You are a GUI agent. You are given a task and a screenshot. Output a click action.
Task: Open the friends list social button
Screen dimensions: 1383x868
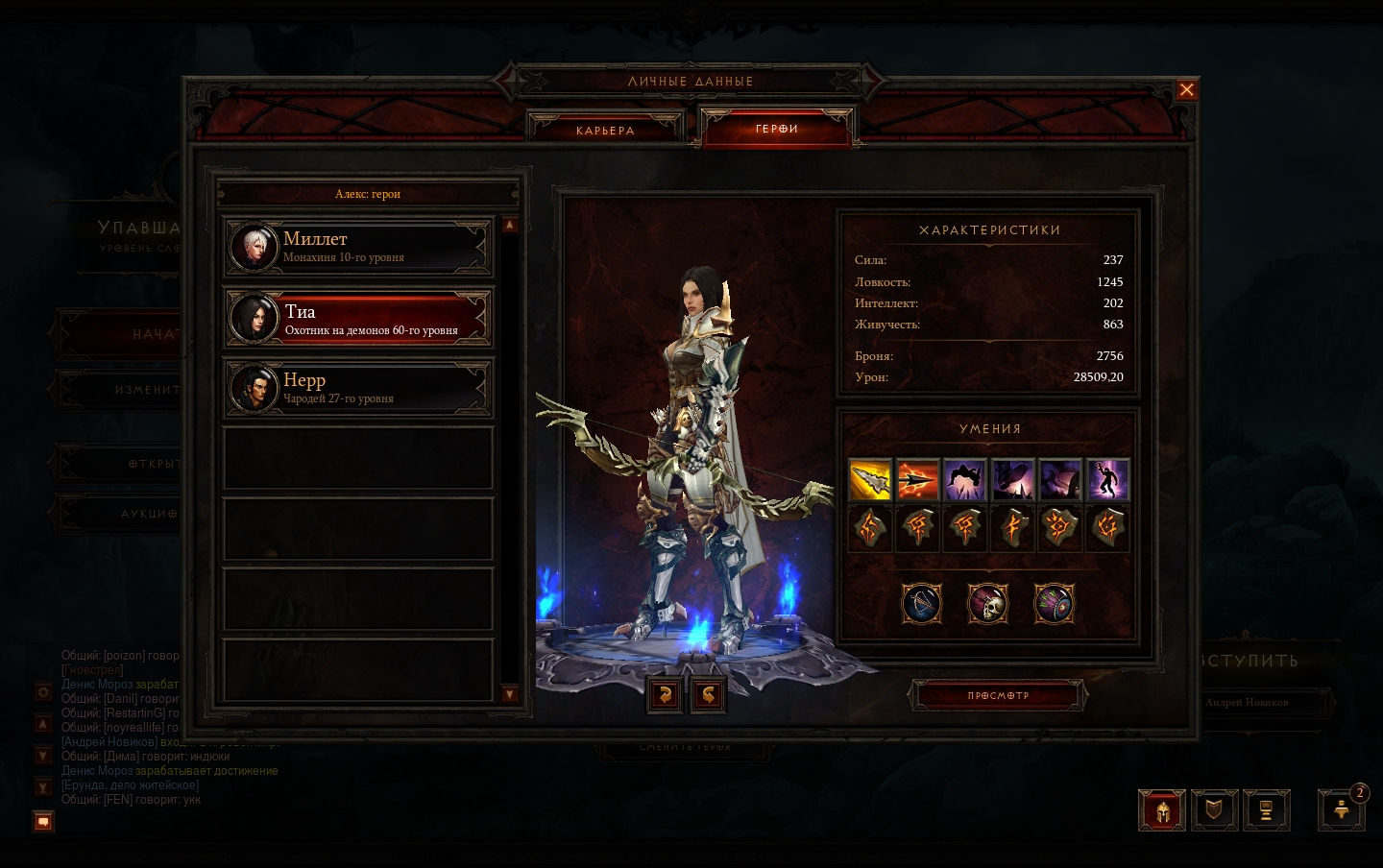click(x=1342, y=810)
